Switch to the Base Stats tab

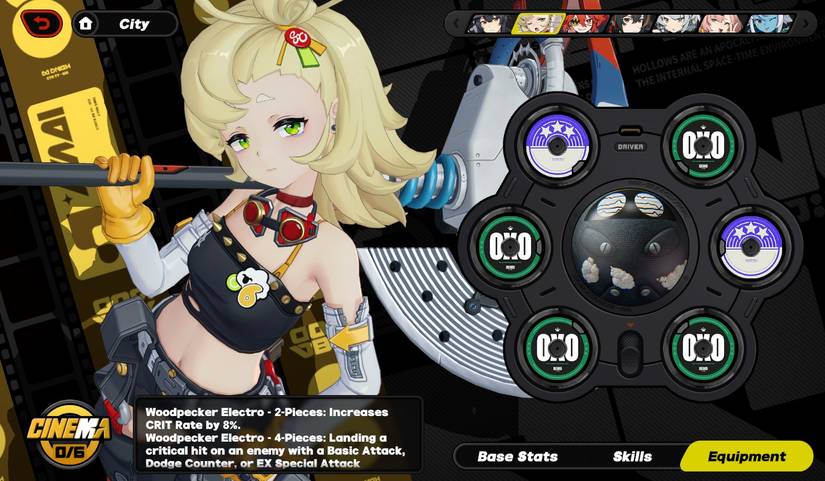[x=517, y=457]
